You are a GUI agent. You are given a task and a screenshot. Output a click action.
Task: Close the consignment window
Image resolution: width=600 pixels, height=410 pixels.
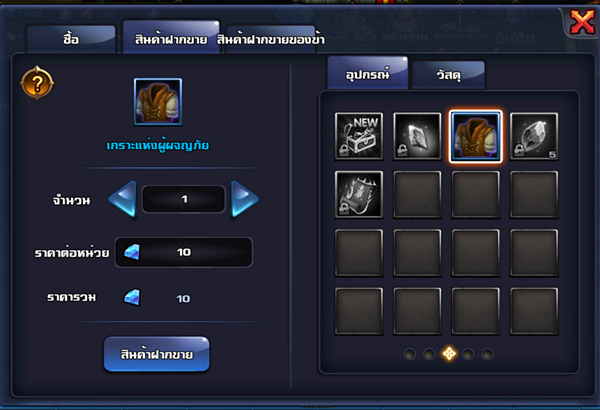pyautogui.click(x=581, y=22)
